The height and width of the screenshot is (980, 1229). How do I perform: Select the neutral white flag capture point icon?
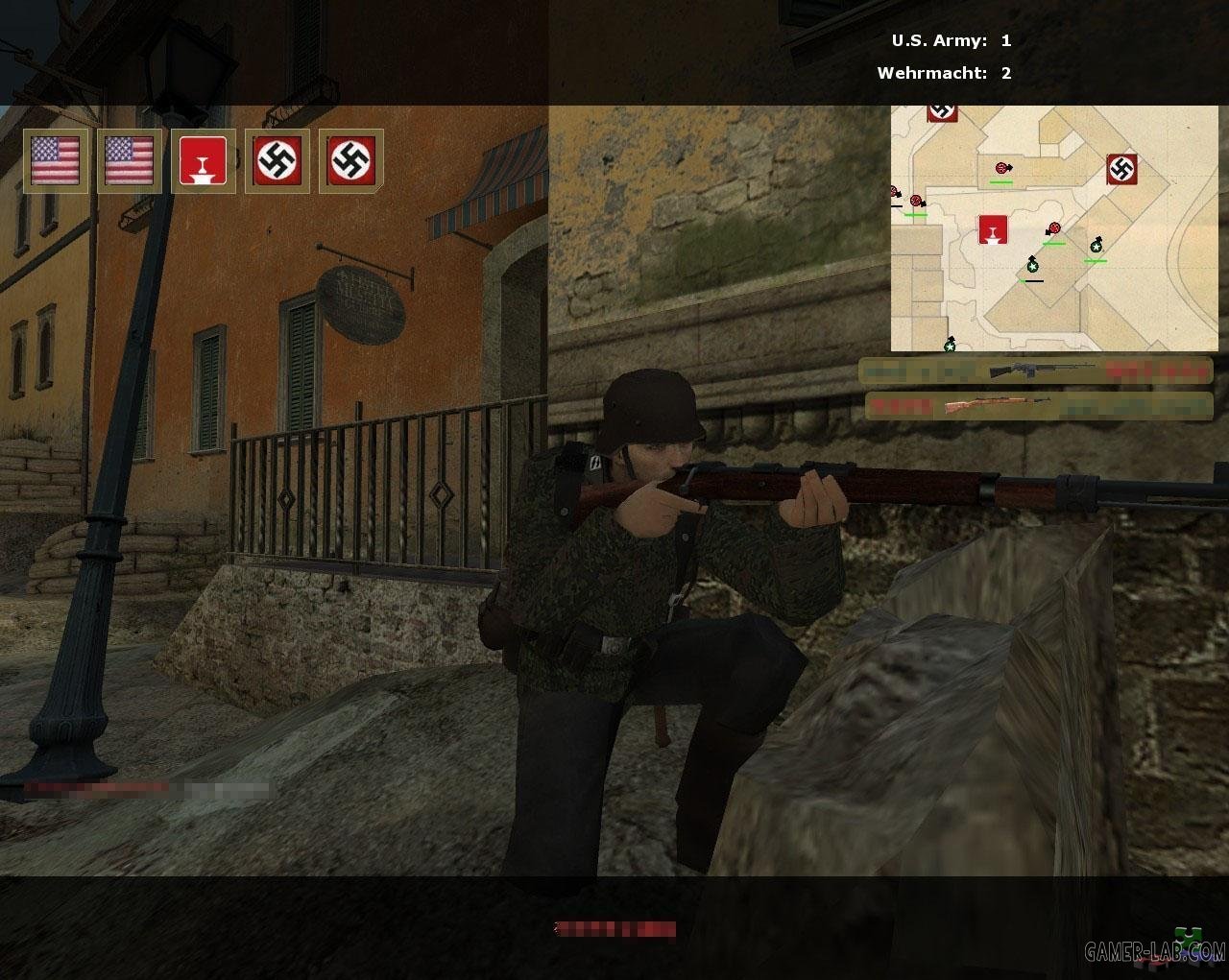204,161
